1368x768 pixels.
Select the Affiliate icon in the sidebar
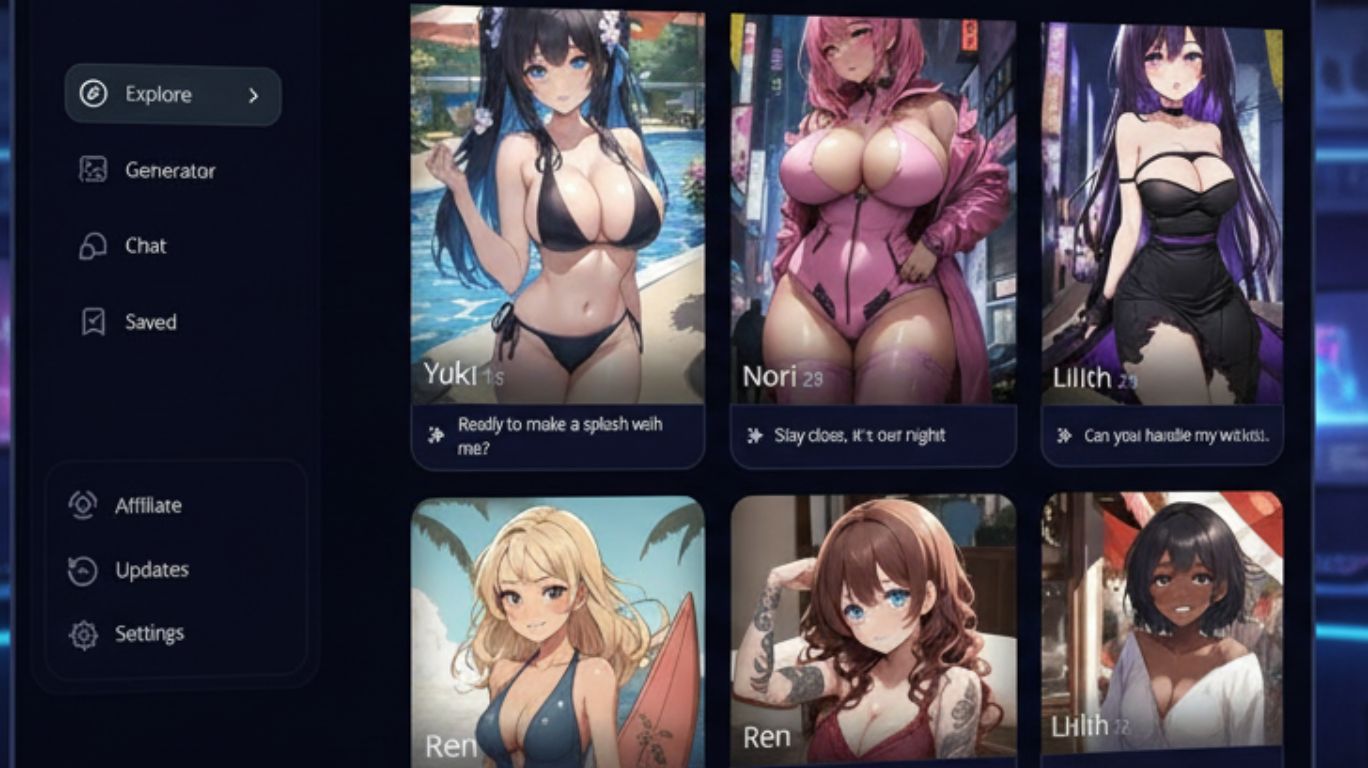coord(93,505)
